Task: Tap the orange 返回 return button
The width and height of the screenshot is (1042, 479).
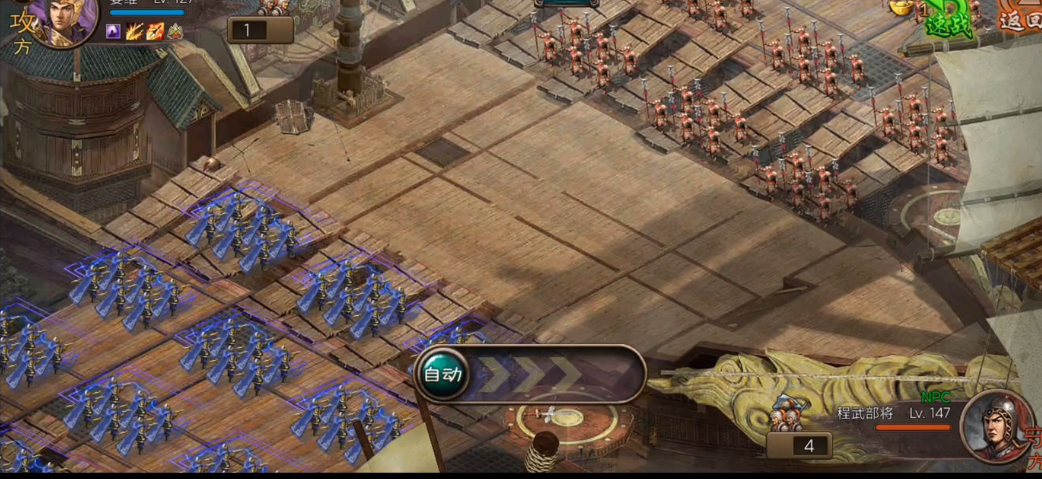Action: click(x=1021, y=16)
